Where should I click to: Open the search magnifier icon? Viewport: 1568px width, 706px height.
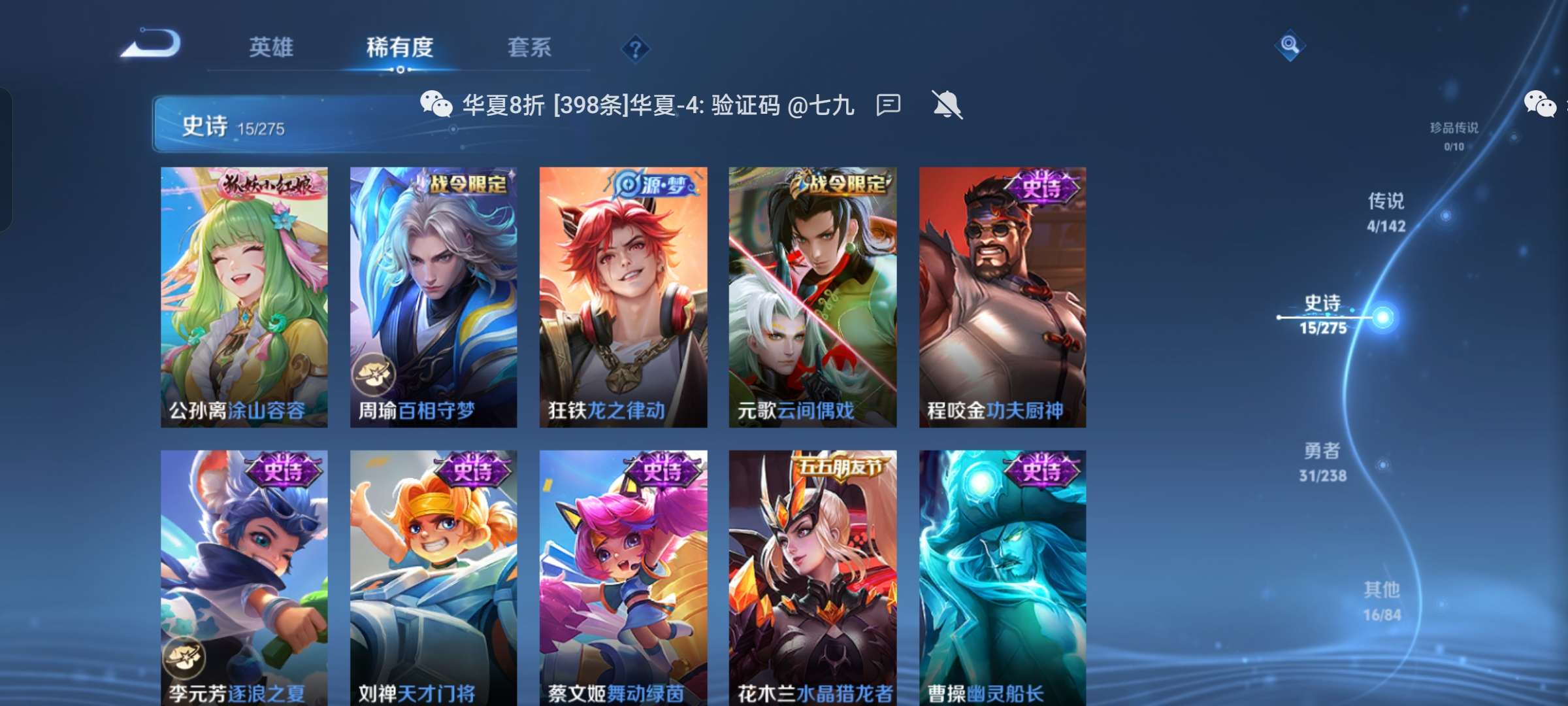pos(1287,44)
